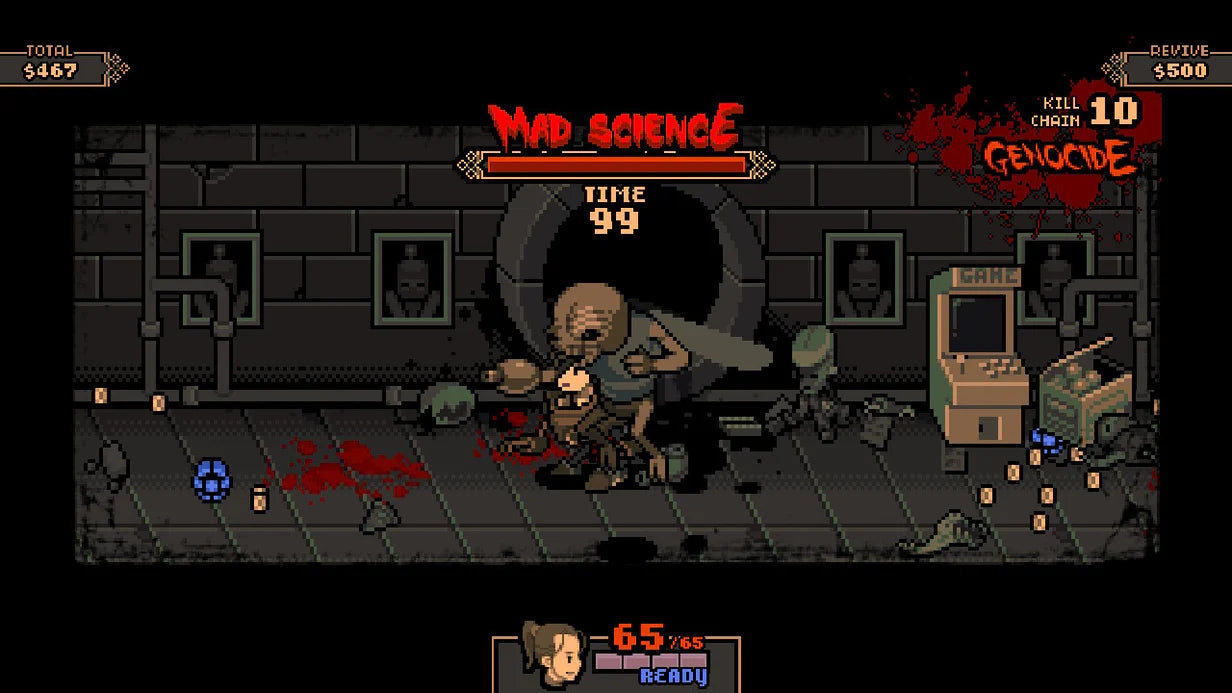1232x693 pixels.
Task: Select the Revive $500 panel
Action: [1174, 66]
